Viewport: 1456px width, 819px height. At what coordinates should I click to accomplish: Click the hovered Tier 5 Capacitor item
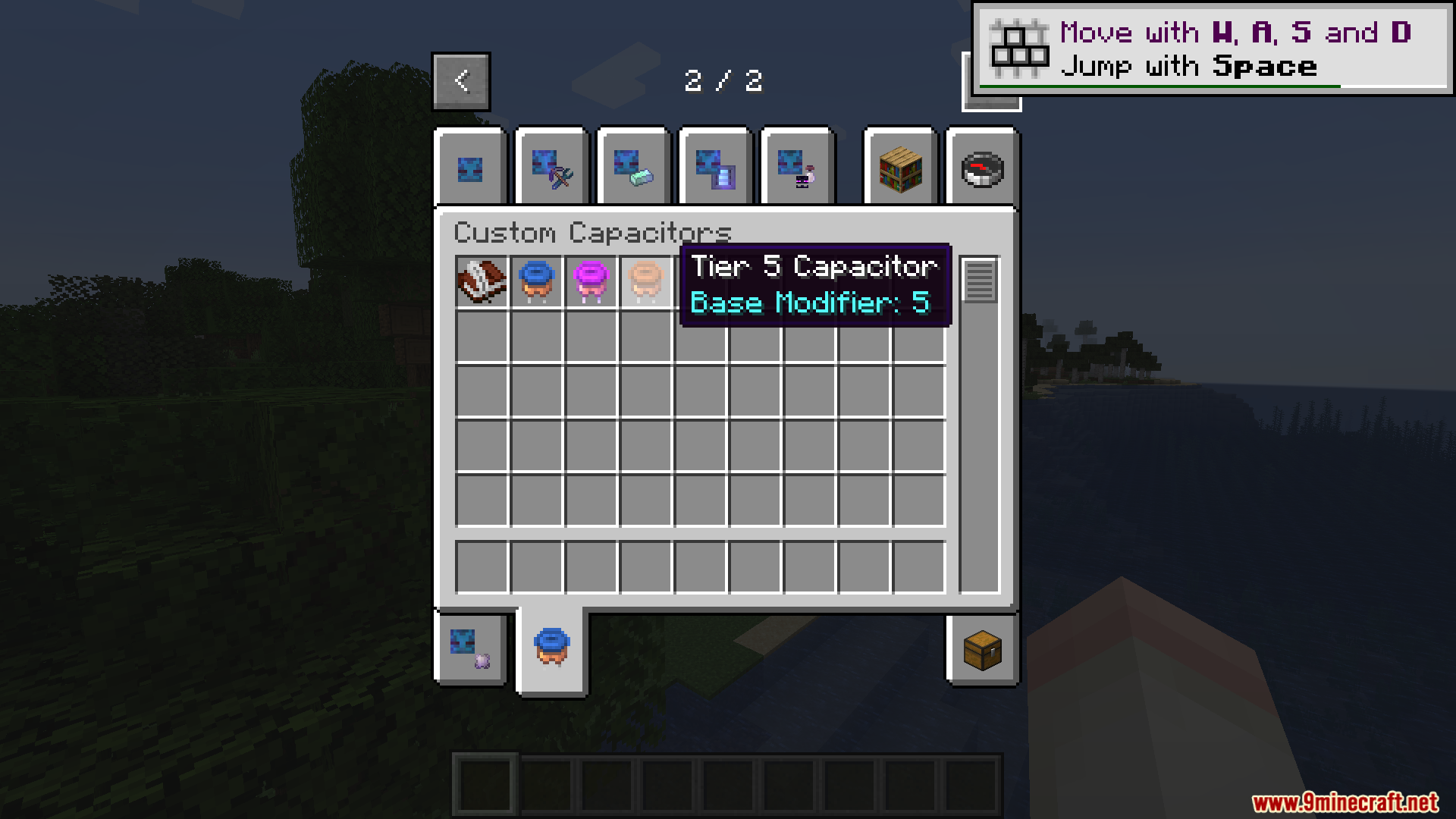(645, 281)
